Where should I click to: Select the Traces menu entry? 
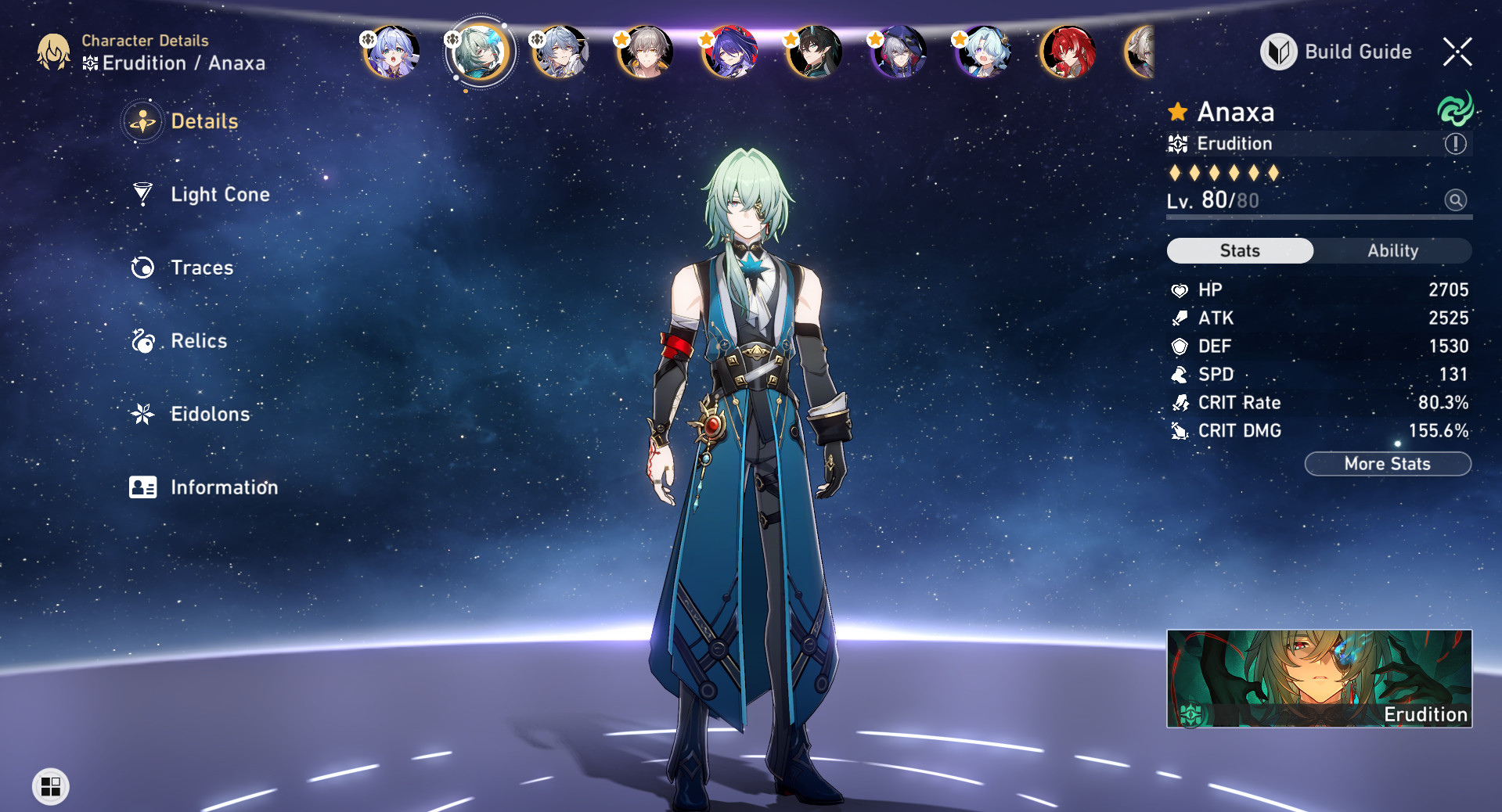coord(201,268)
